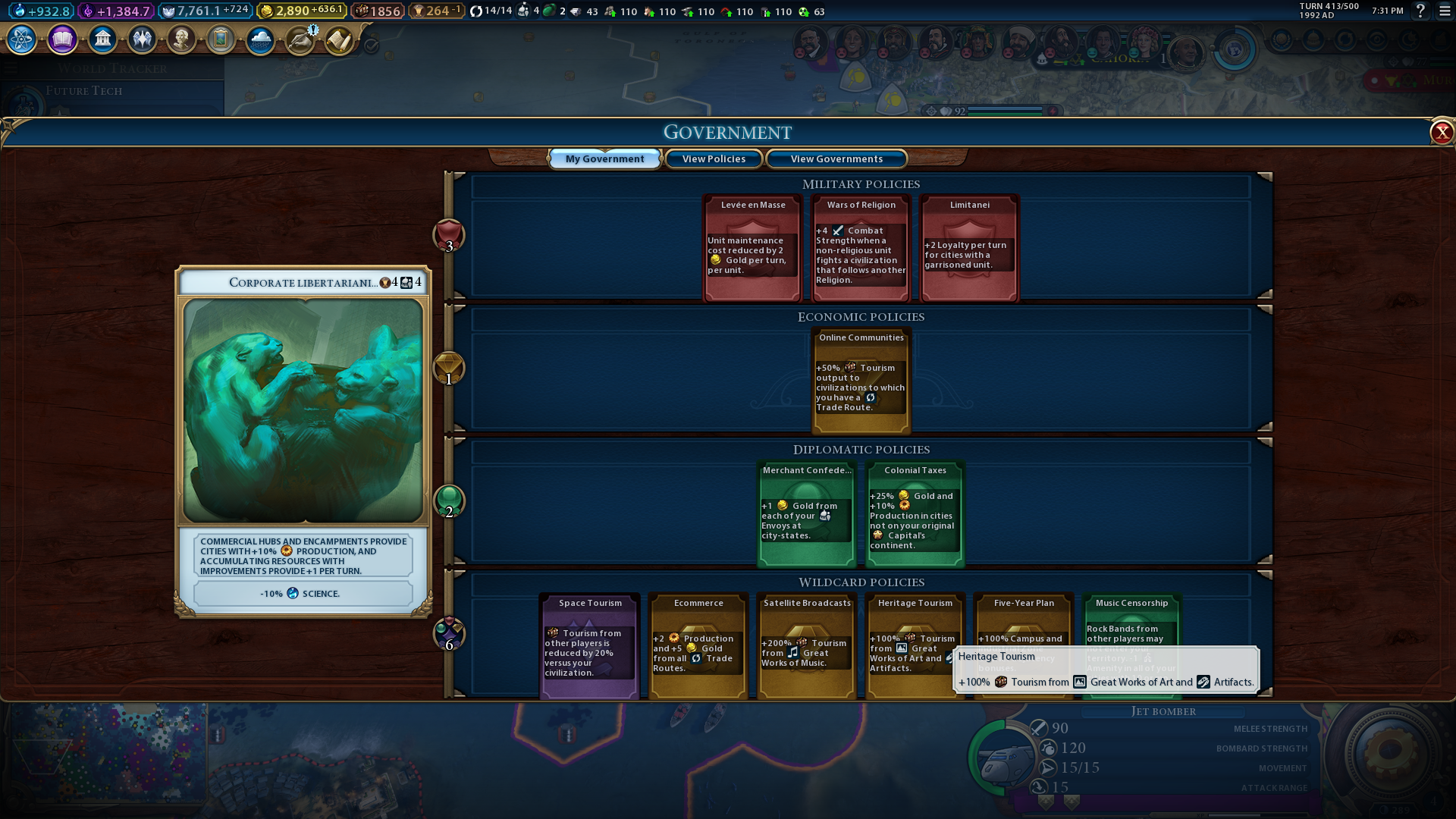Click the Limitanei military policy card
1456x819 pixels.
969,249
